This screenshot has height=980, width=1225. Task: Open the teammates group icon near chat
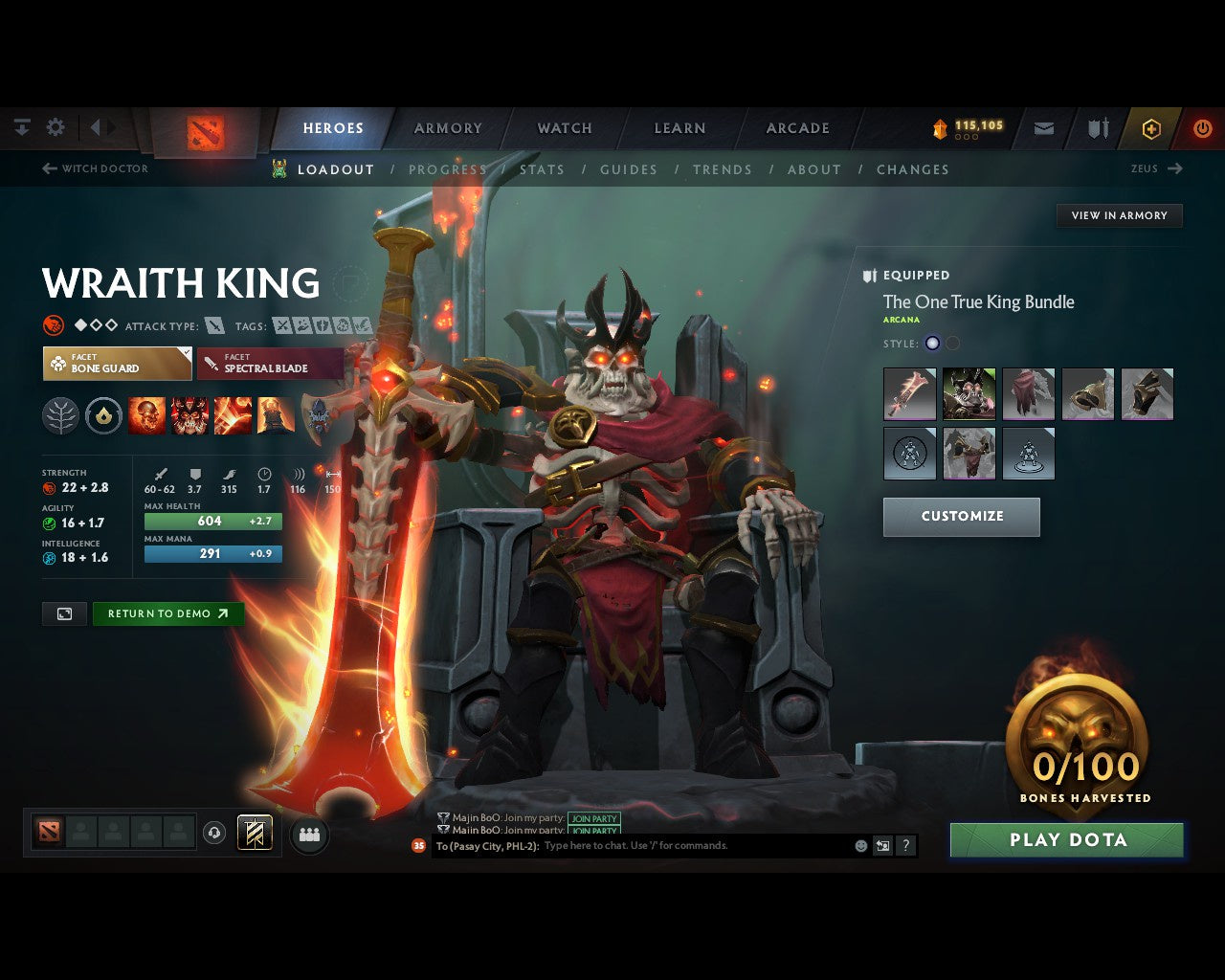coord(307,833)
